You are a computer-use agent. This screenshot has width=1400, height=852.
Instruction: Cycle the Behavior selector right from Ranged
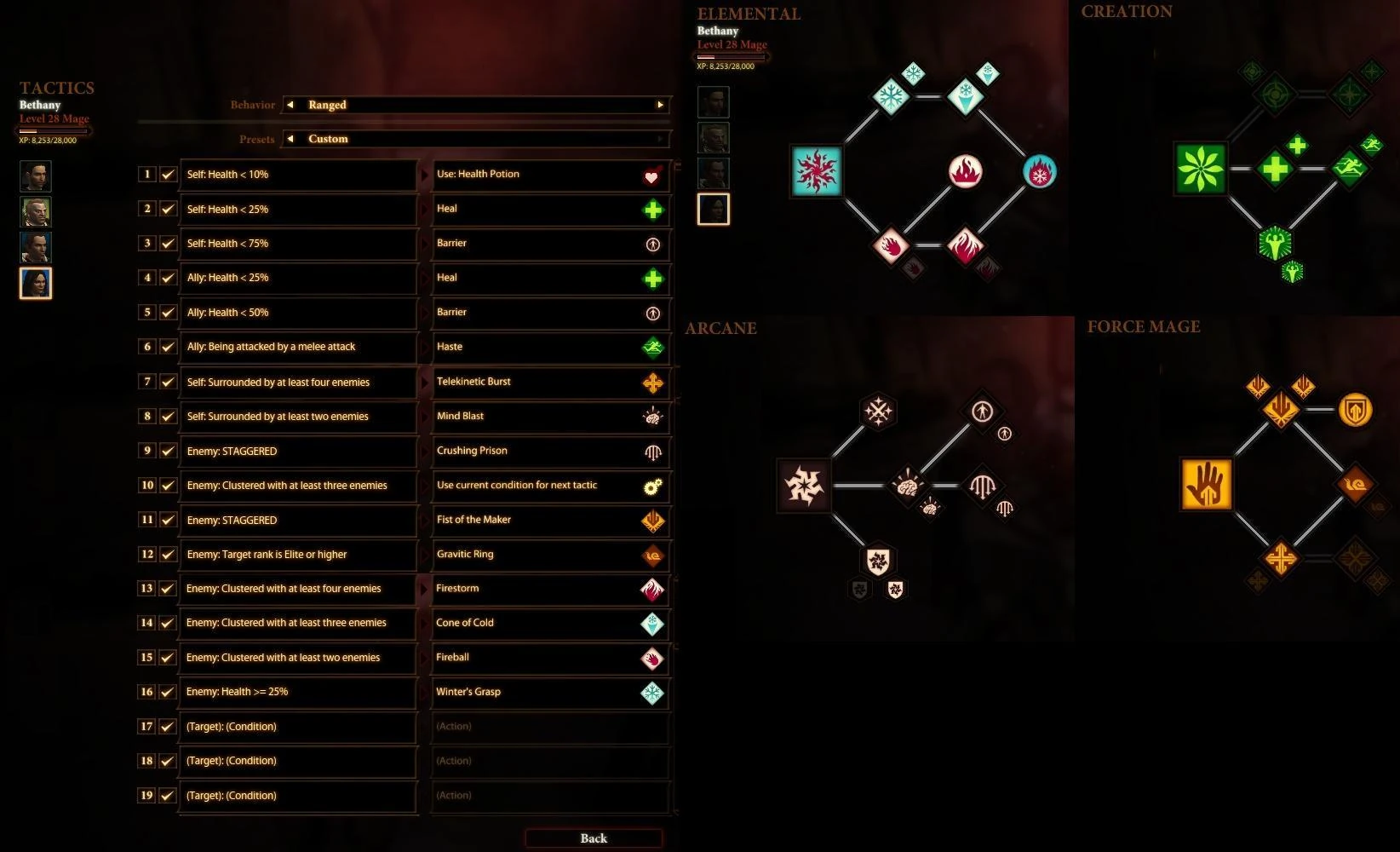click(660, 105)
